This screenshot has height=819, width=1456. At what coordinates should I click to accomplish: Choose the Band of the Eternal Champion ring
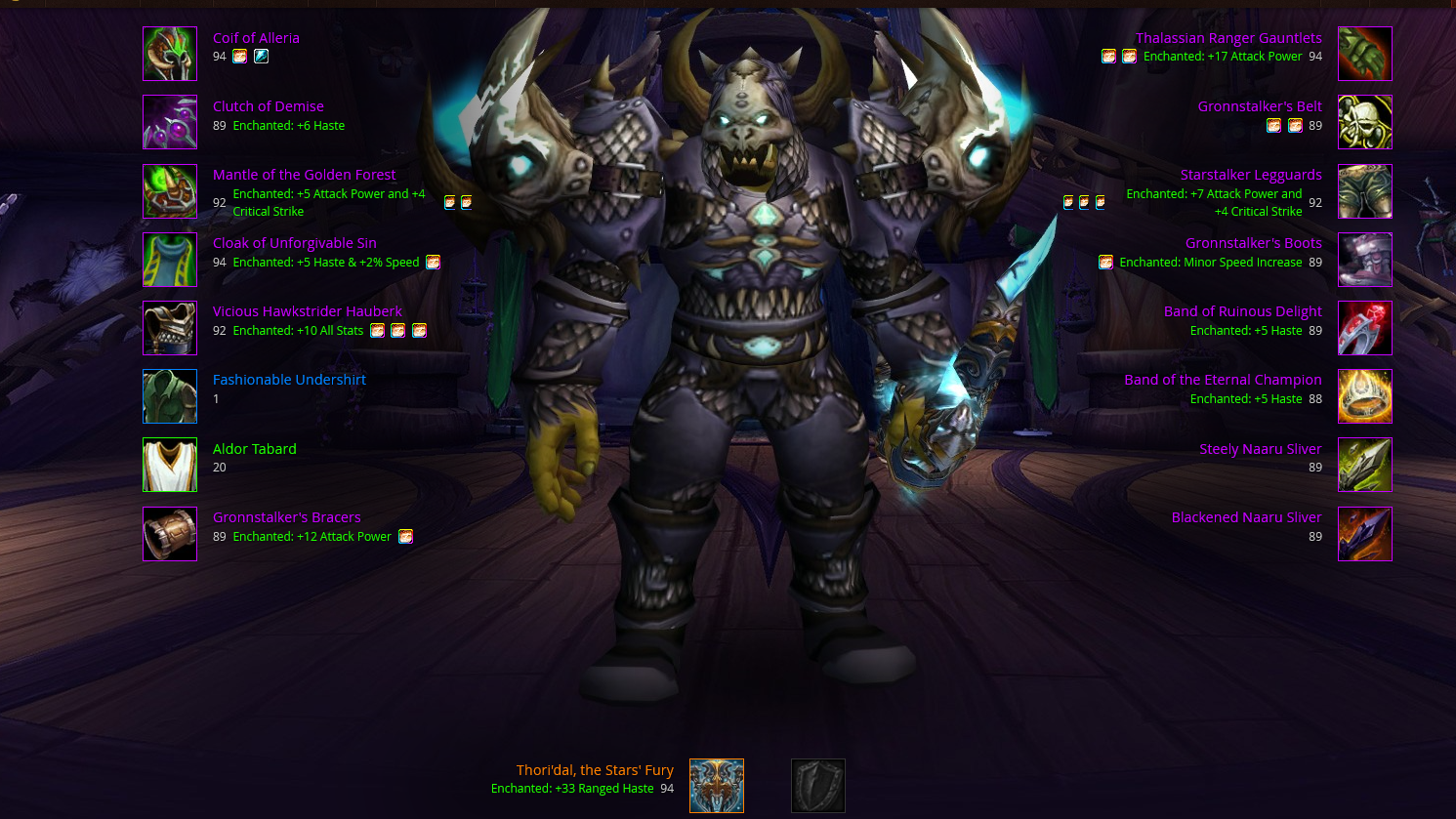coord(1364,396)
